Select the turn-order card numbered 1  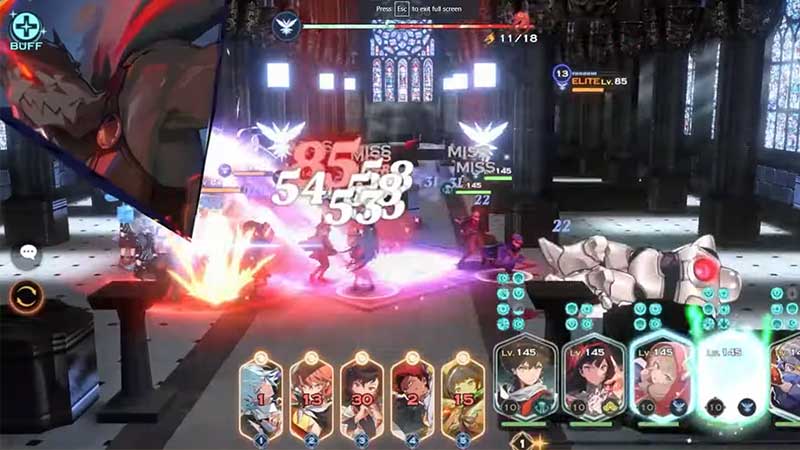point(262,397)
